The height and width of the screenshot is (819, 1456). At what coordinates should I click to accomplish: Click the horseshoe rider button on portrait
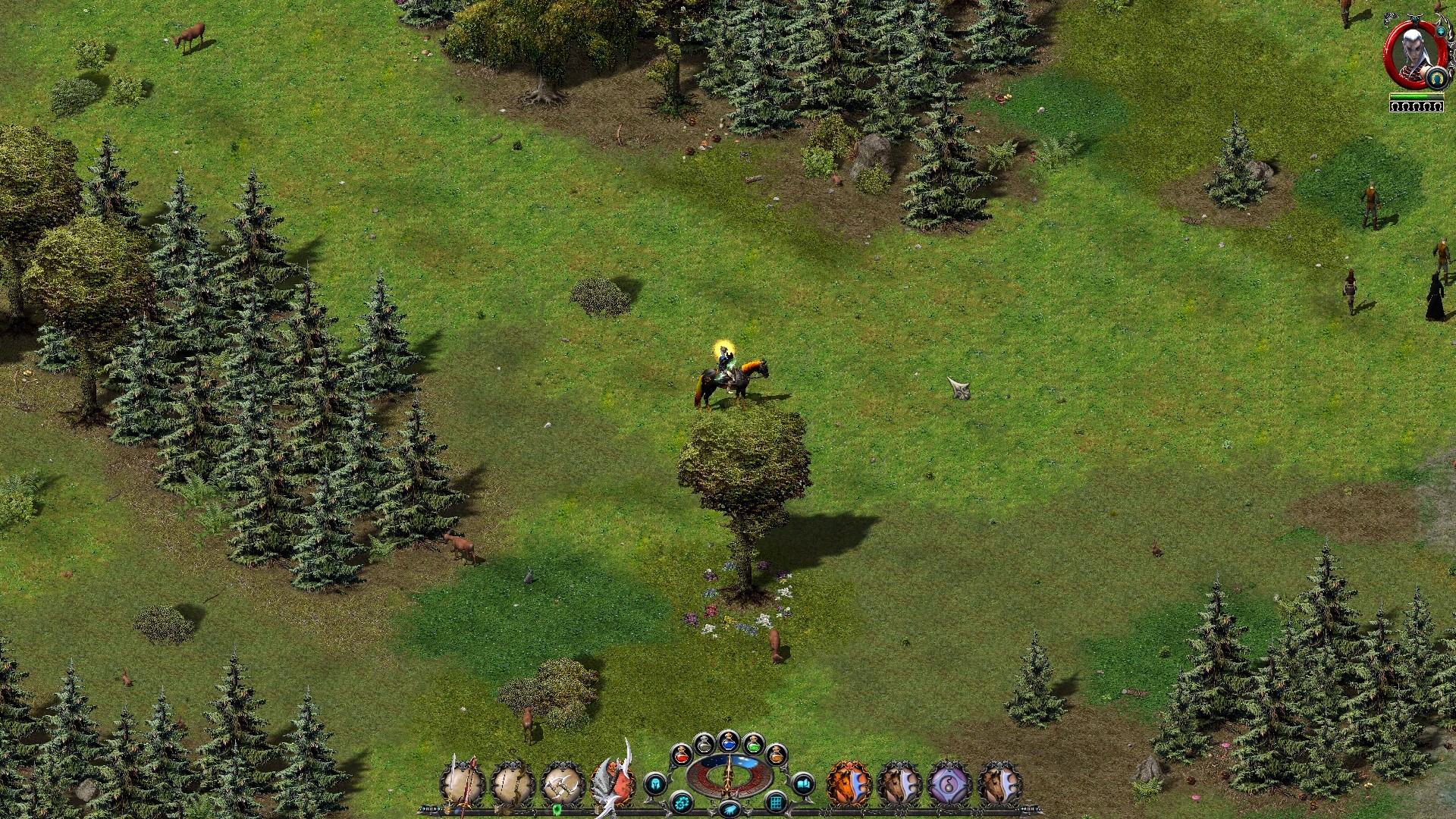[x=1436, y=77]
